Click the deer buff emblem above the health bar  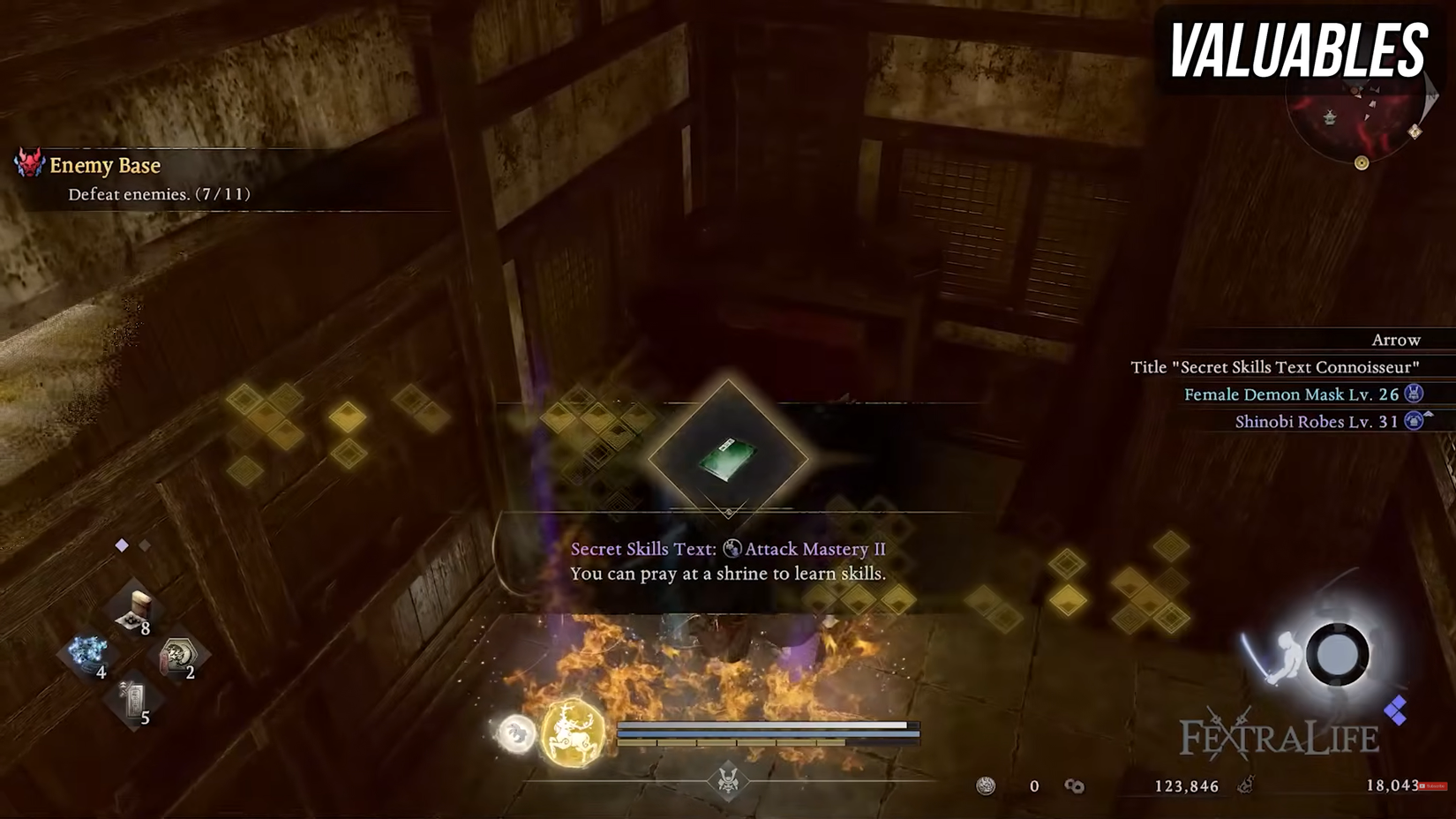click(x=570, y=734)
